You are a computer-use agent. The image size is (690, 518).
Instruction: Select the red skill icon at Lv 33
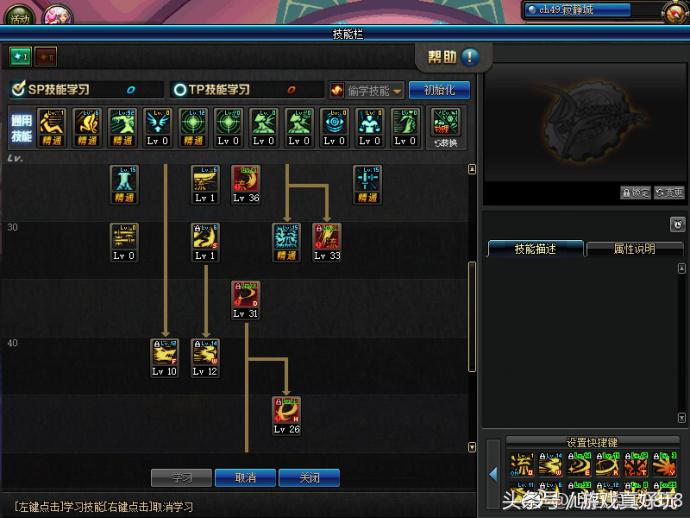(327, 238)
